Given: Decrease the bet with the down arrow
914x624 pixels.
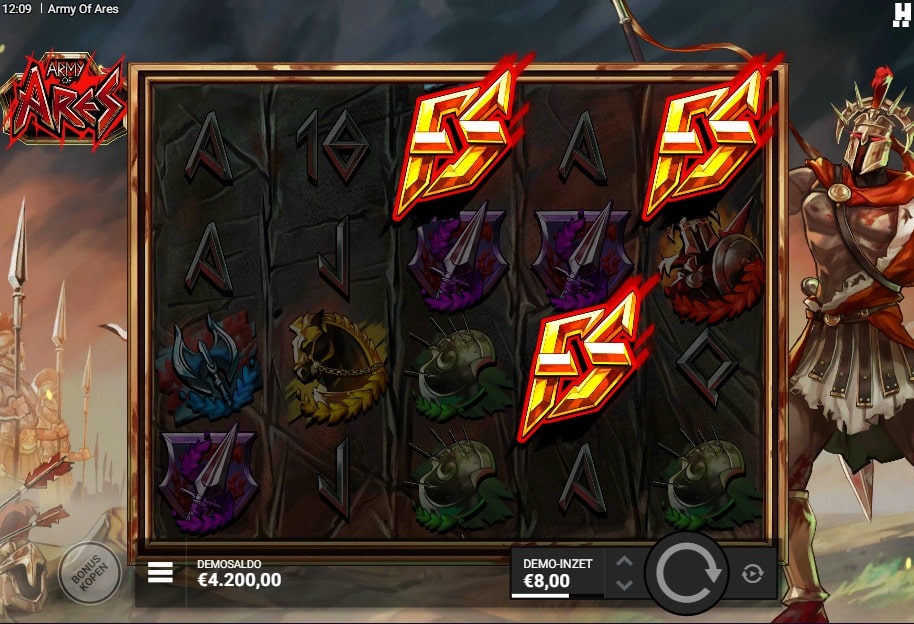Looking at the screenshot, I should [x=623, y=585].
